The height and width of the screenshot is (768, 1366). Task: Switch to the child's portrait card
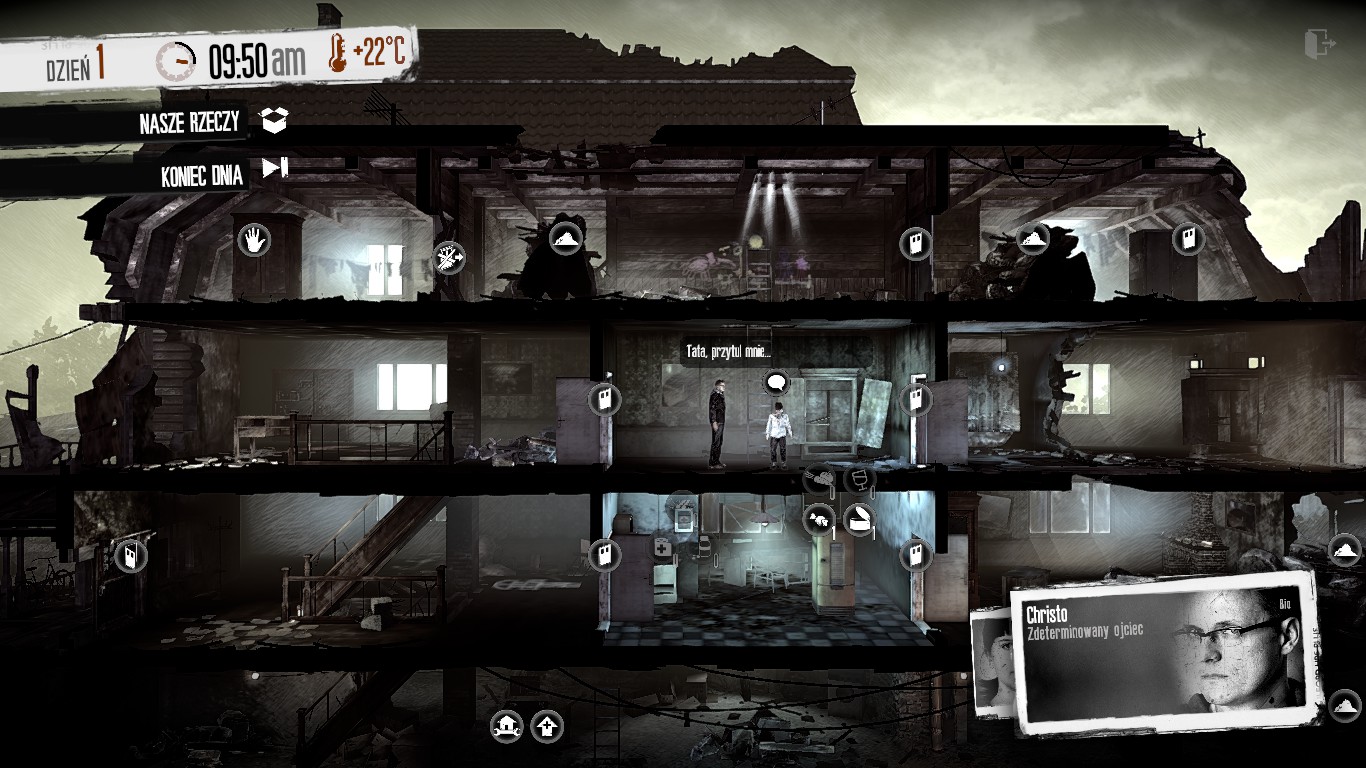click(x=991, y=662)
